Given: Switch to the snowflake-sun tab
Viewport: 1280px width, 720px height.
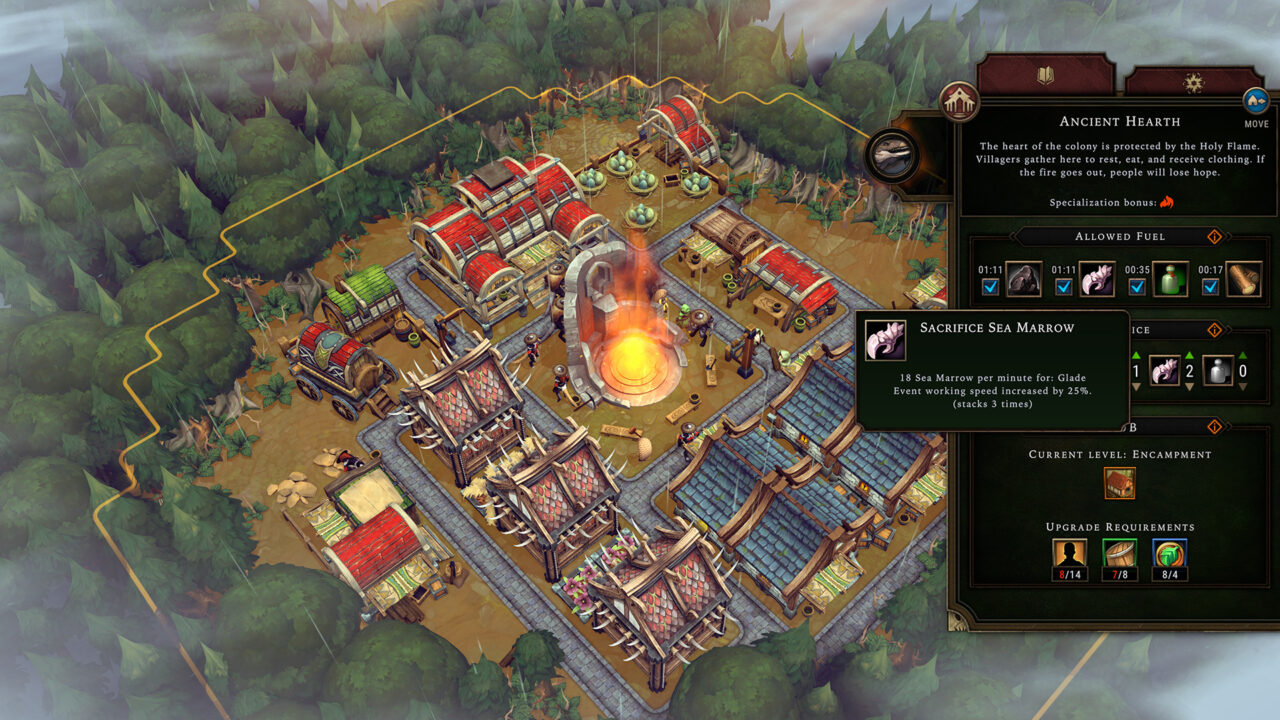Looking at the screenshot, I should (x=1193, y=82).
